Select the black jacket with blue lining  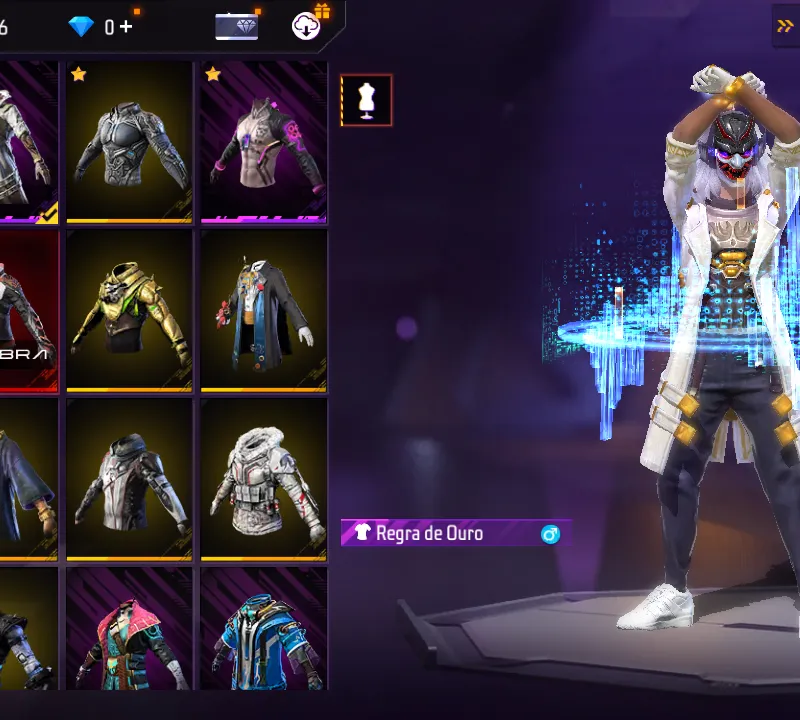coord(264,311)
